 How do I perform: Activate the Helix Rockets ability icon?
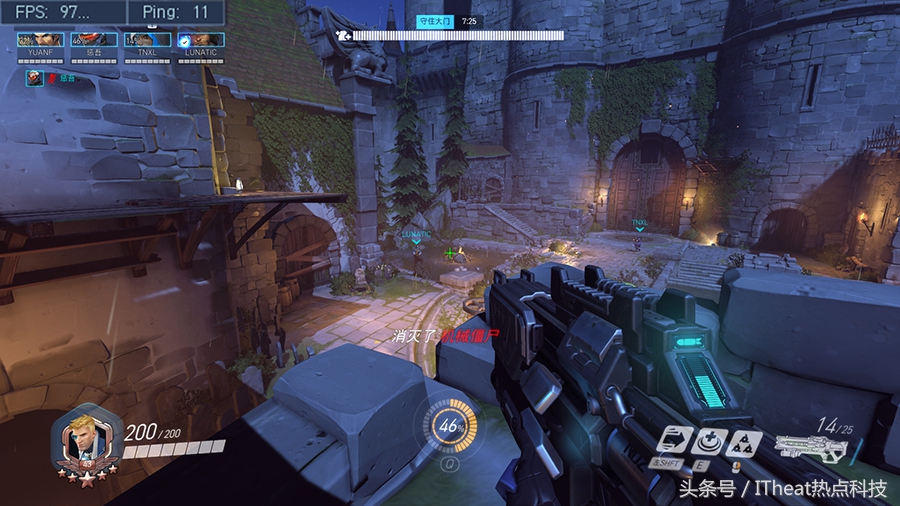pyautogui.click(x=743, y=442)
